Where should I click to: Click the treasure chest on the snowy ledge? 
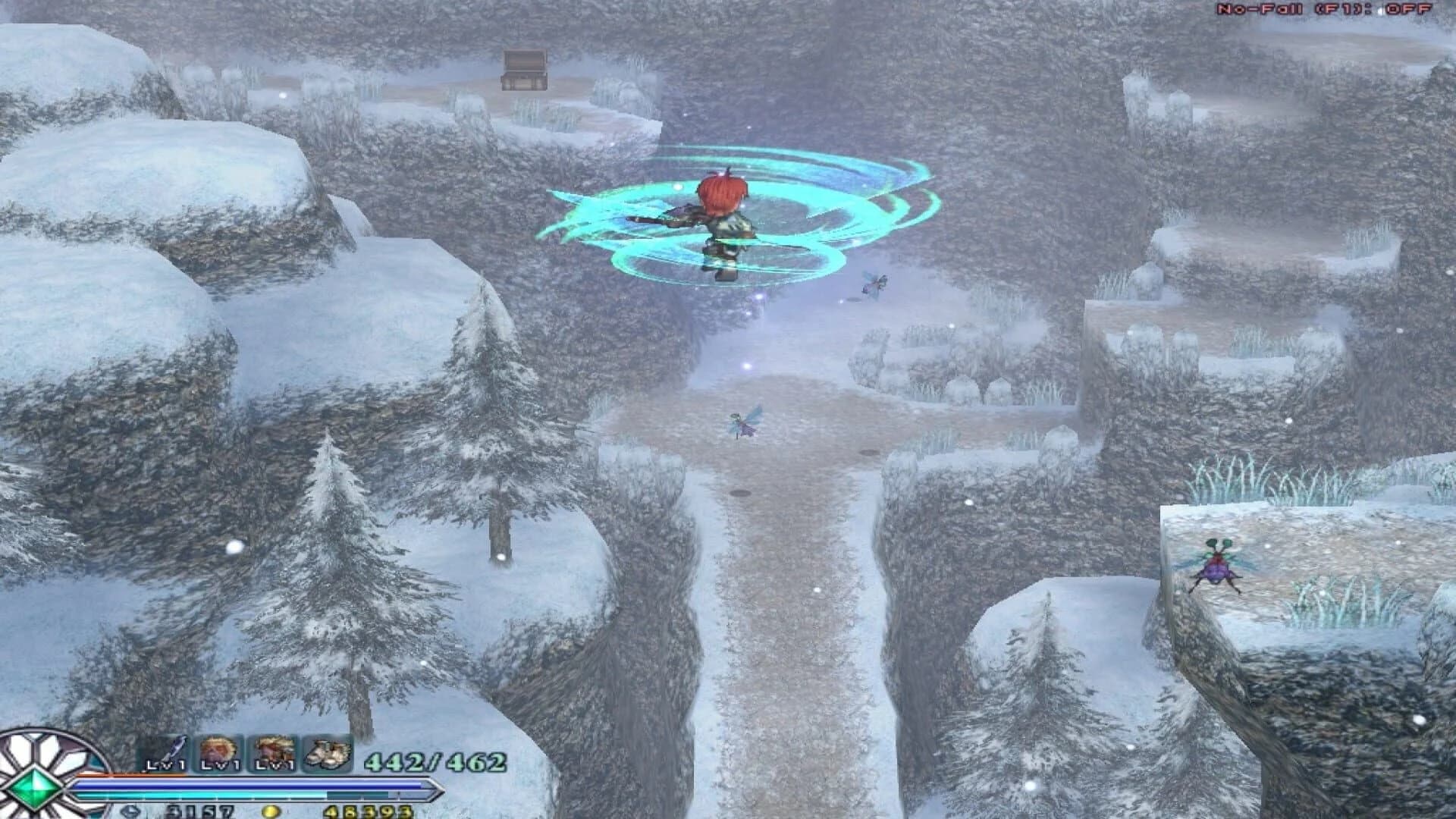(525, 71)
